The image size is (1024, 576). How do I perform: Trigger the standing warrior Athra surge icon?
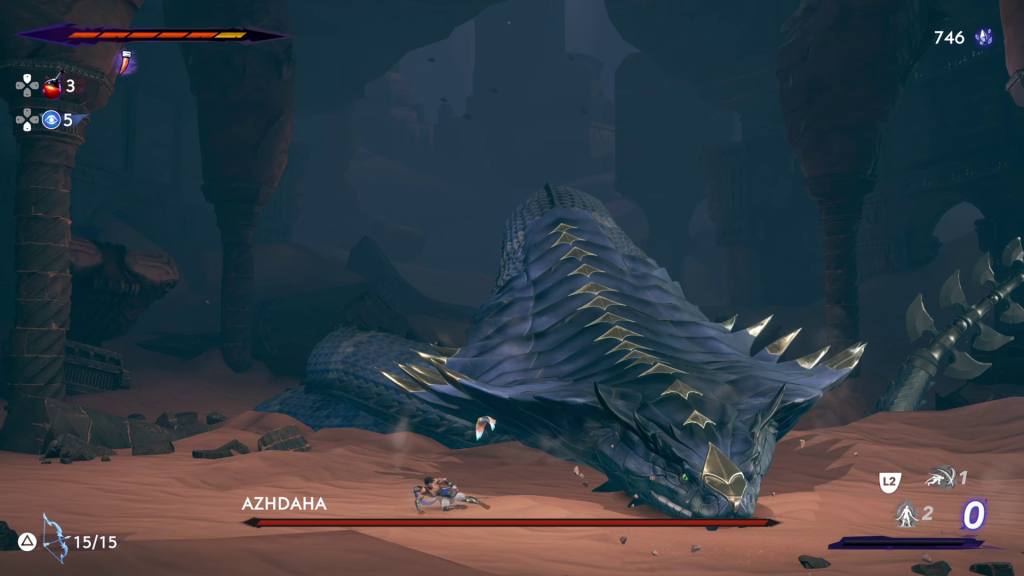[x=907, y=514]
